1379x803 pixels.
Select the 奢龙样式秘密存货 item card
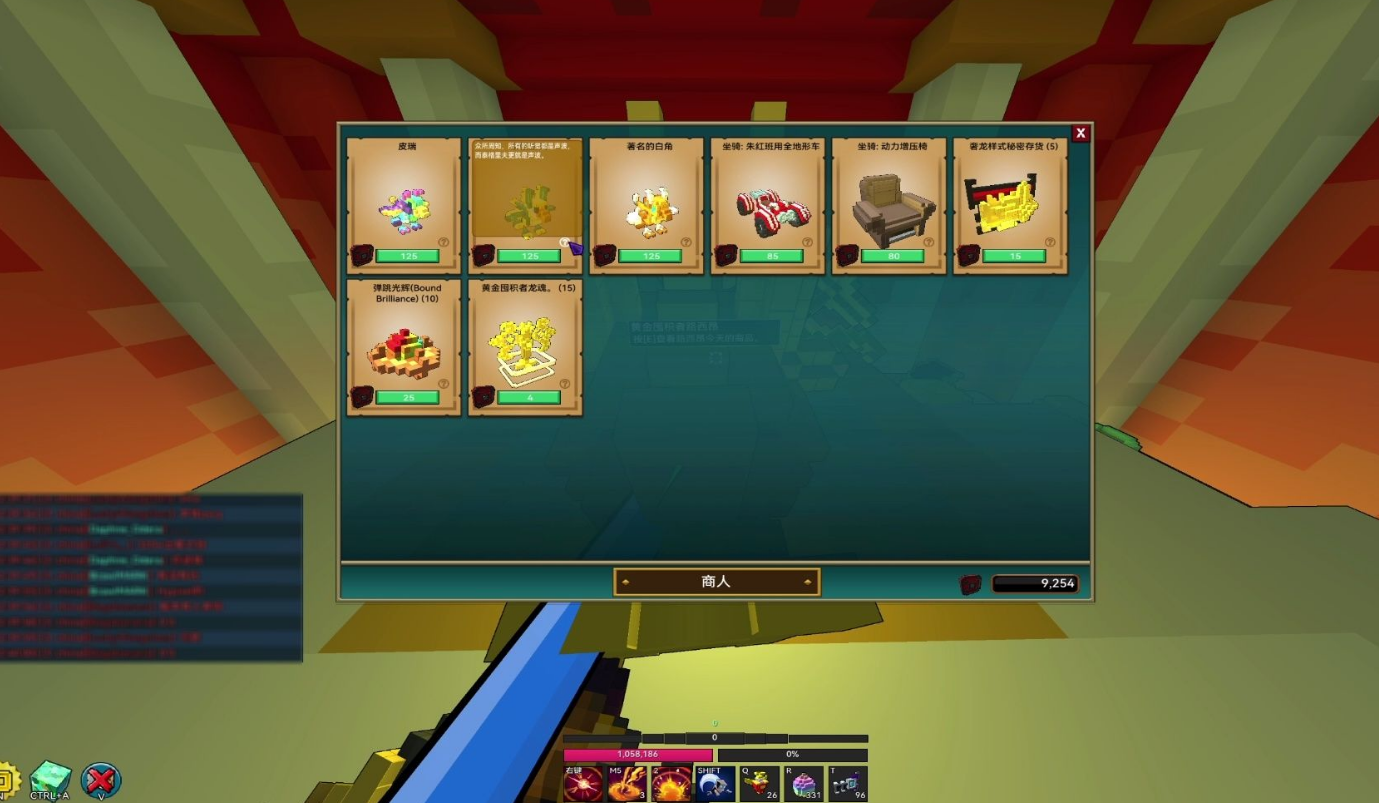tap(1010, 206)
